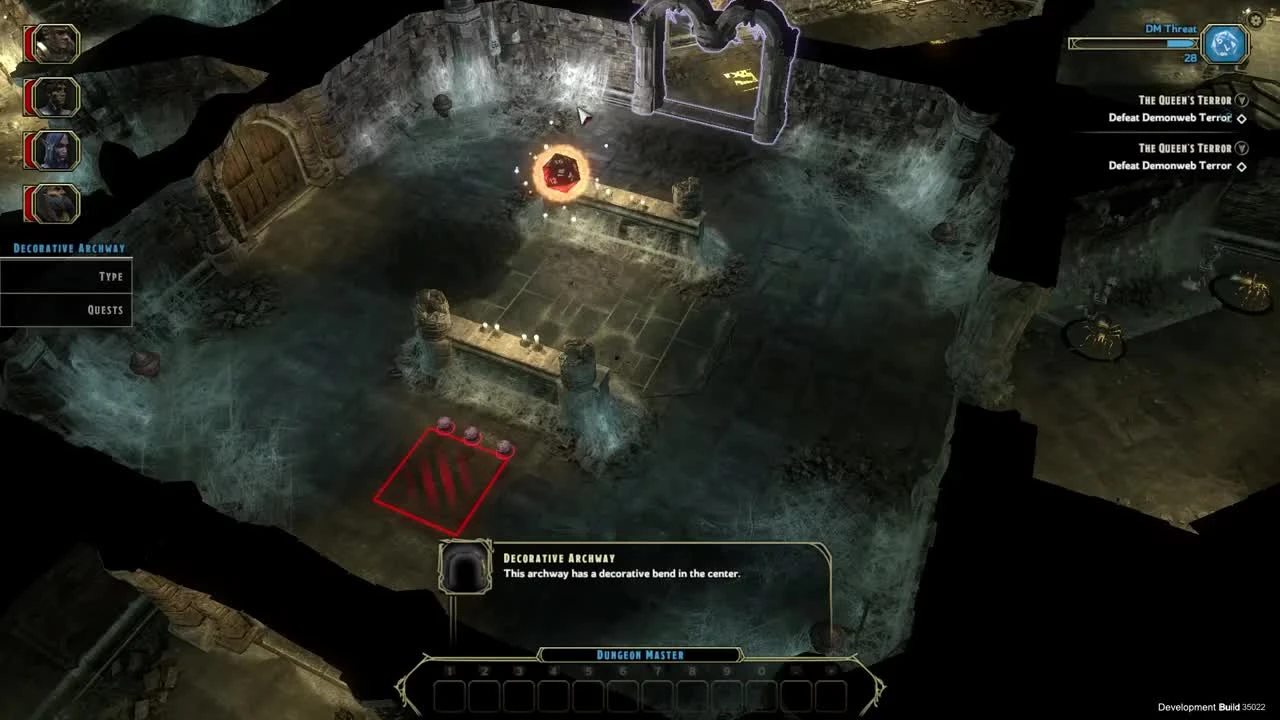The width and height of the screenshot is (1280, 720).
Task: Collapse the first Queen's Terror quest entry
Action: tap(1242, 100)
